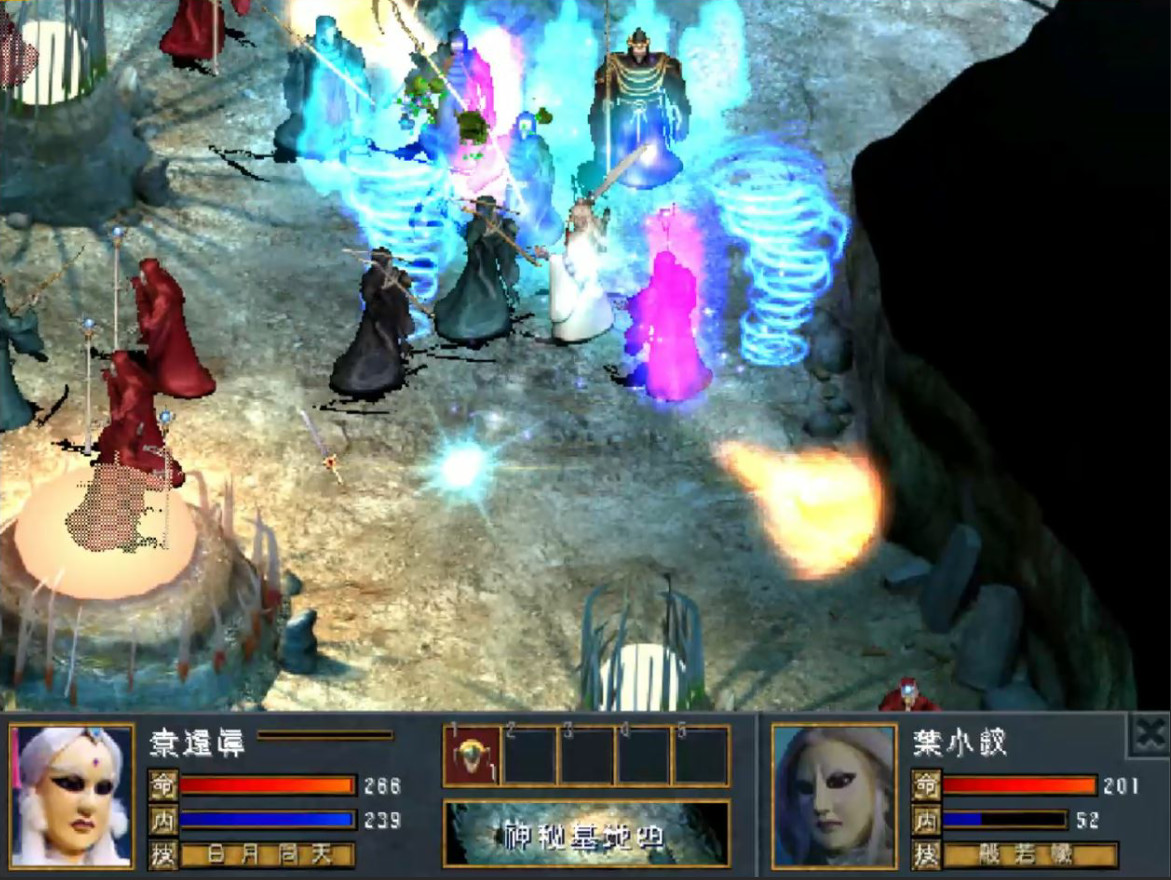Close the target info panel
Viewport: 1171px width, 880px height.
pyautogui.click(x=1148, y=736)
